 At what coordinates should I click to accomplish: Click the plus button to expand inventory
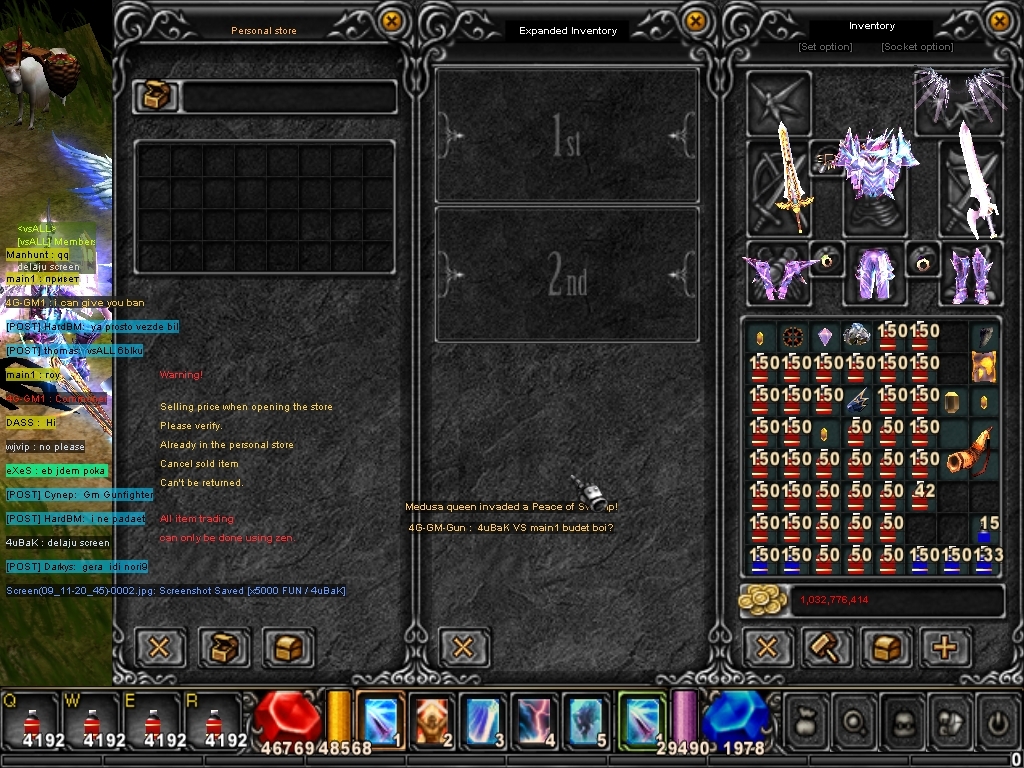click(945, 647)
